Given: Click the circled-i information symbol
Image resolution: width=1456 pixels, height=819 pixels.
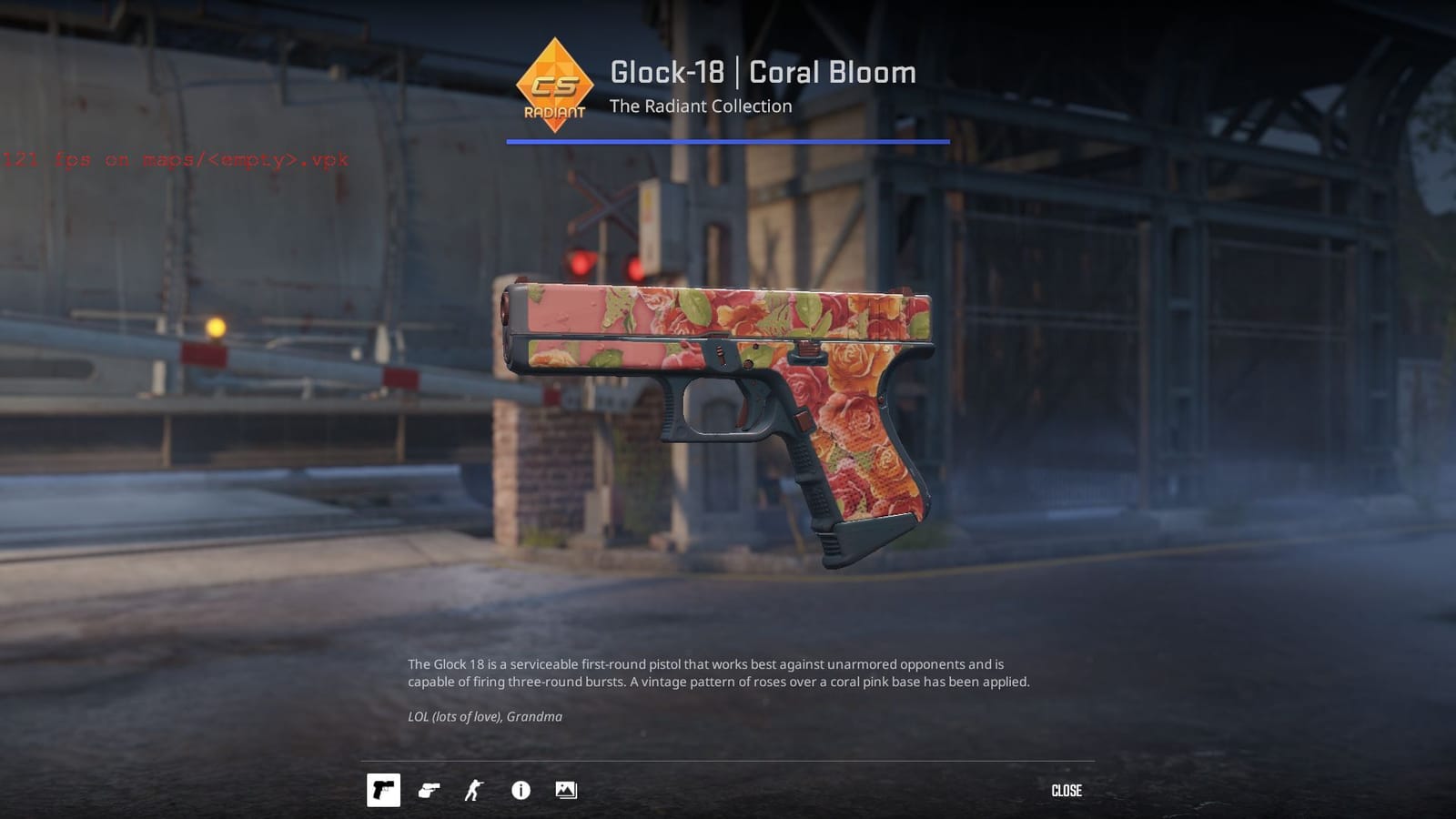Looking at the screenshot, I should point(520,791).
